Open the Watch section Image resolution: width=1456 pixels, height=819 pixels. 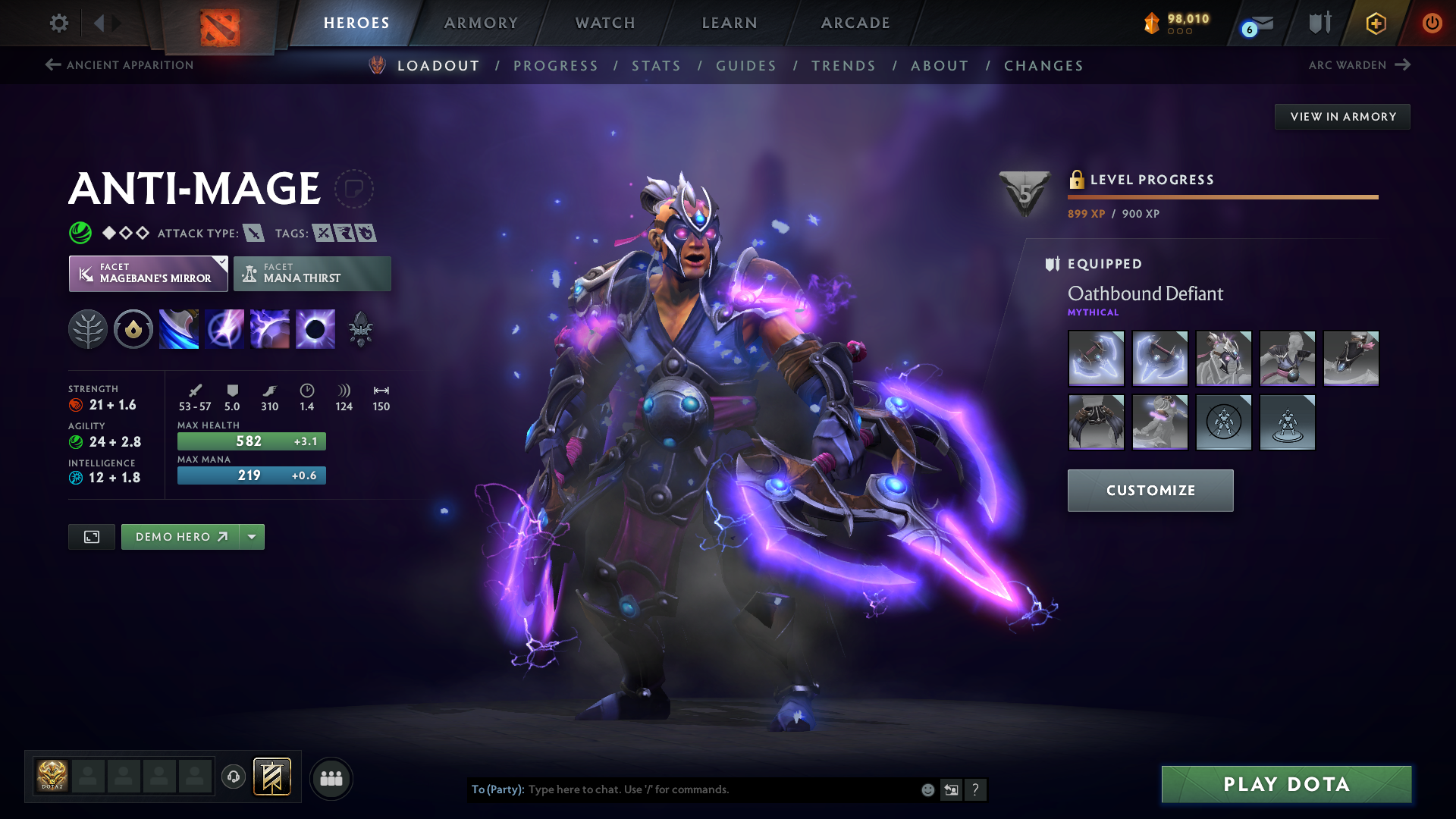(x=605, y=23)
